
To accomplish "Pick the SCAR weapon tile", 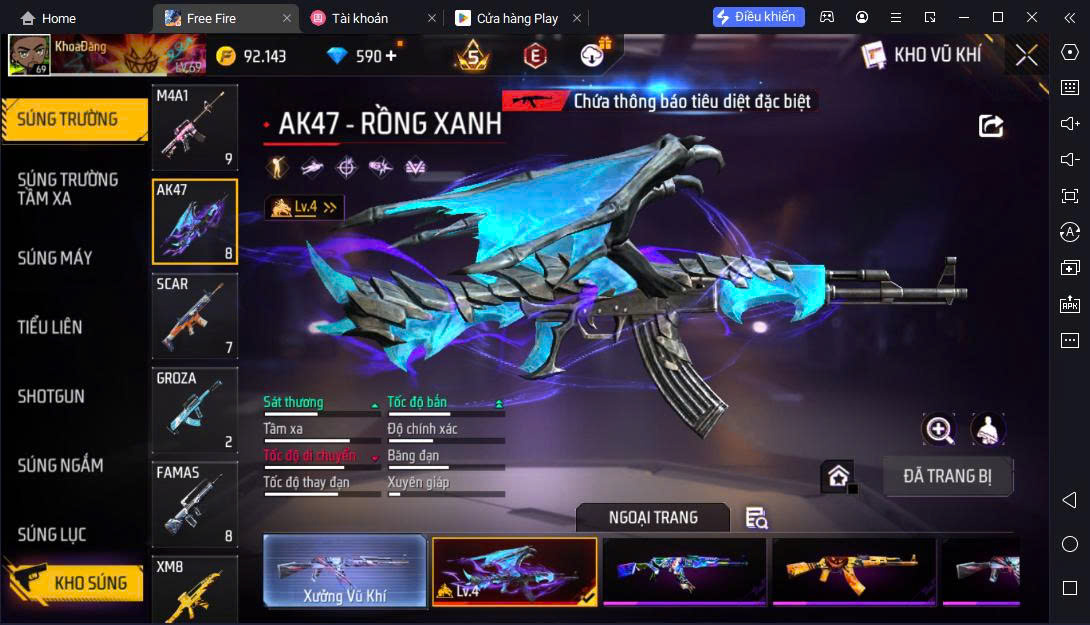I will pyautogui.click(x=194, y=316).
